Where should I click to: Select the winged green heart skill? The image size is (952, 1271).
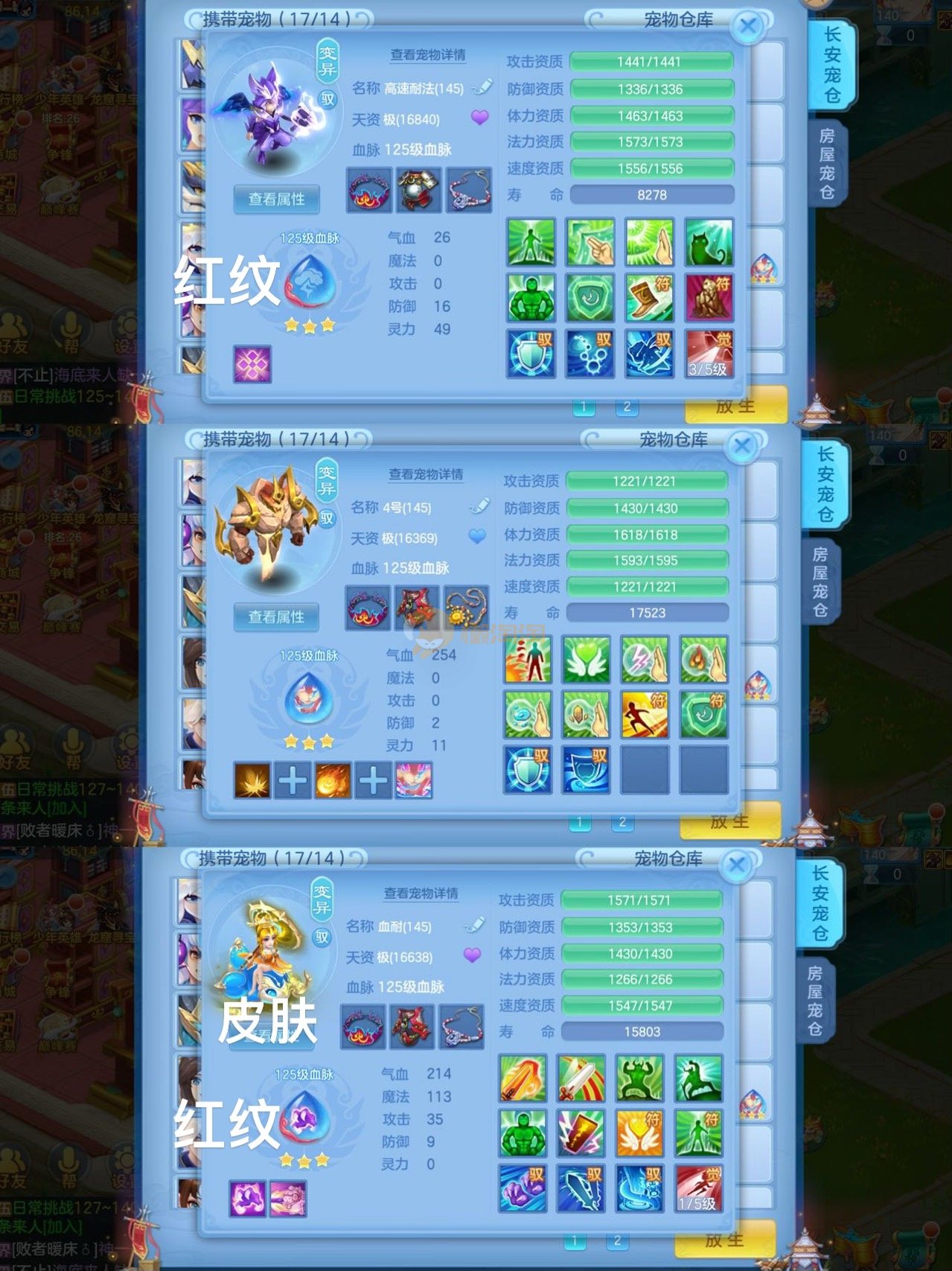pyautogui.click(x=587, y=660)
